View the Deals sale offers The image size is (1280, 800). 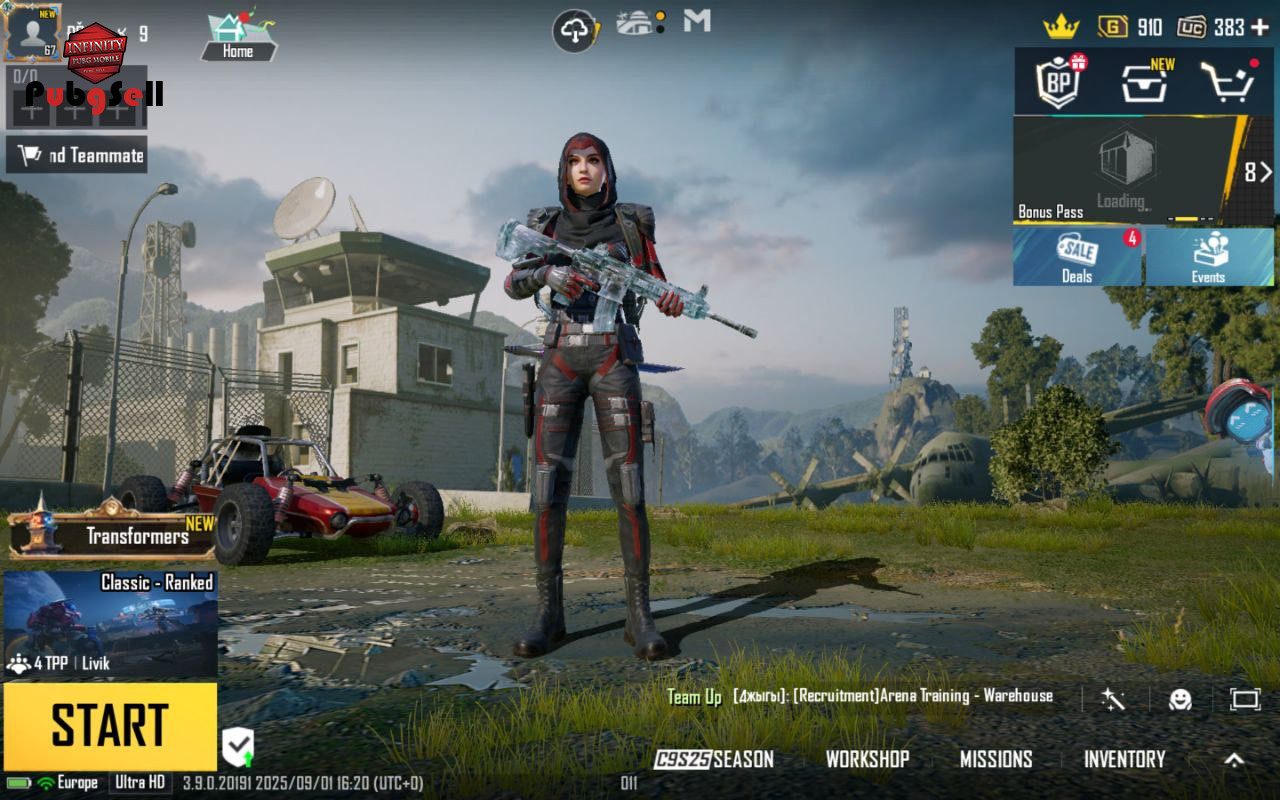point(1077,257)
